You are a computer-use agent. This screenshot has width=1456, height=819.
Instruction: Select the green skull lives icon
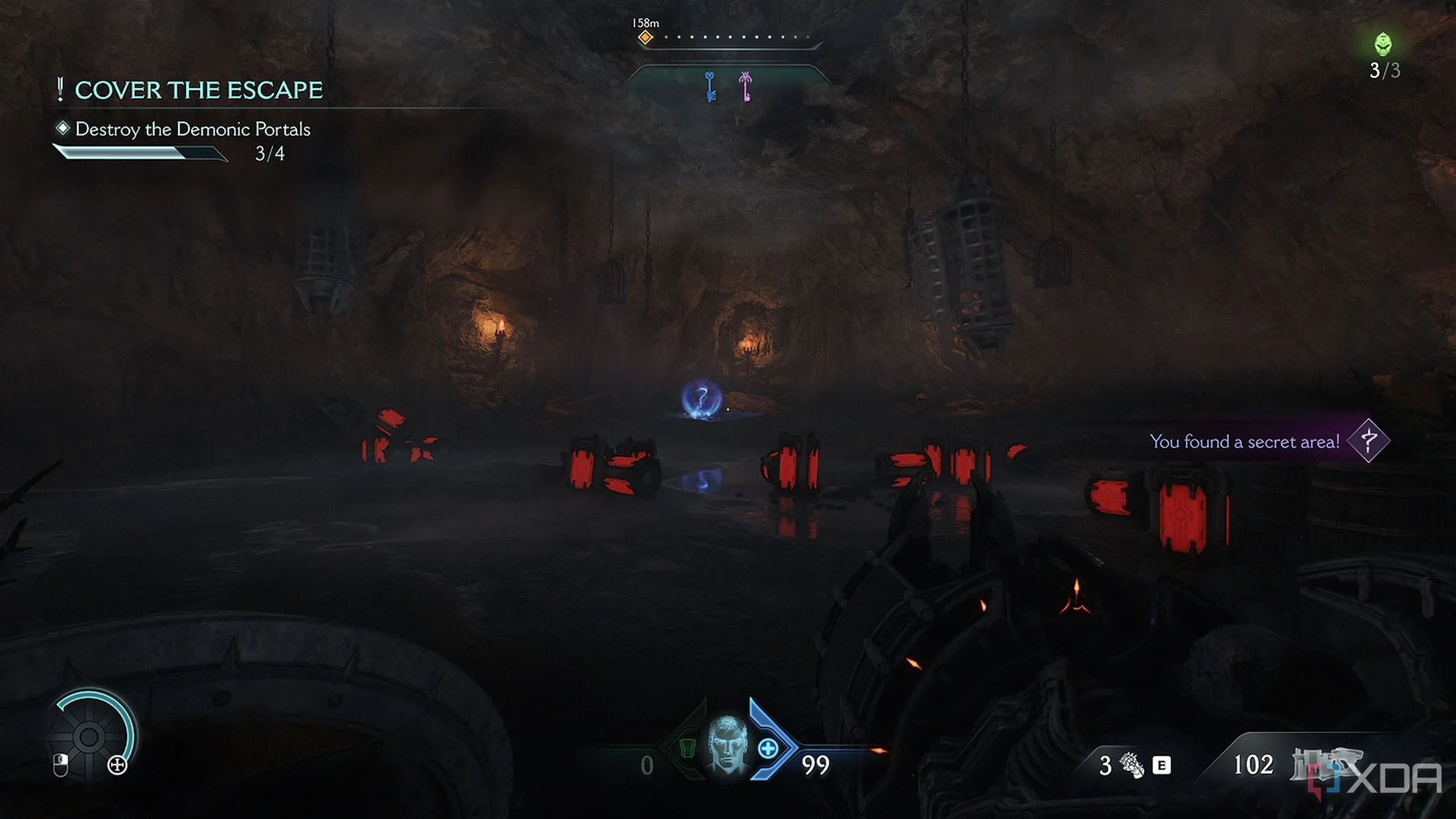pos(1383,44)
